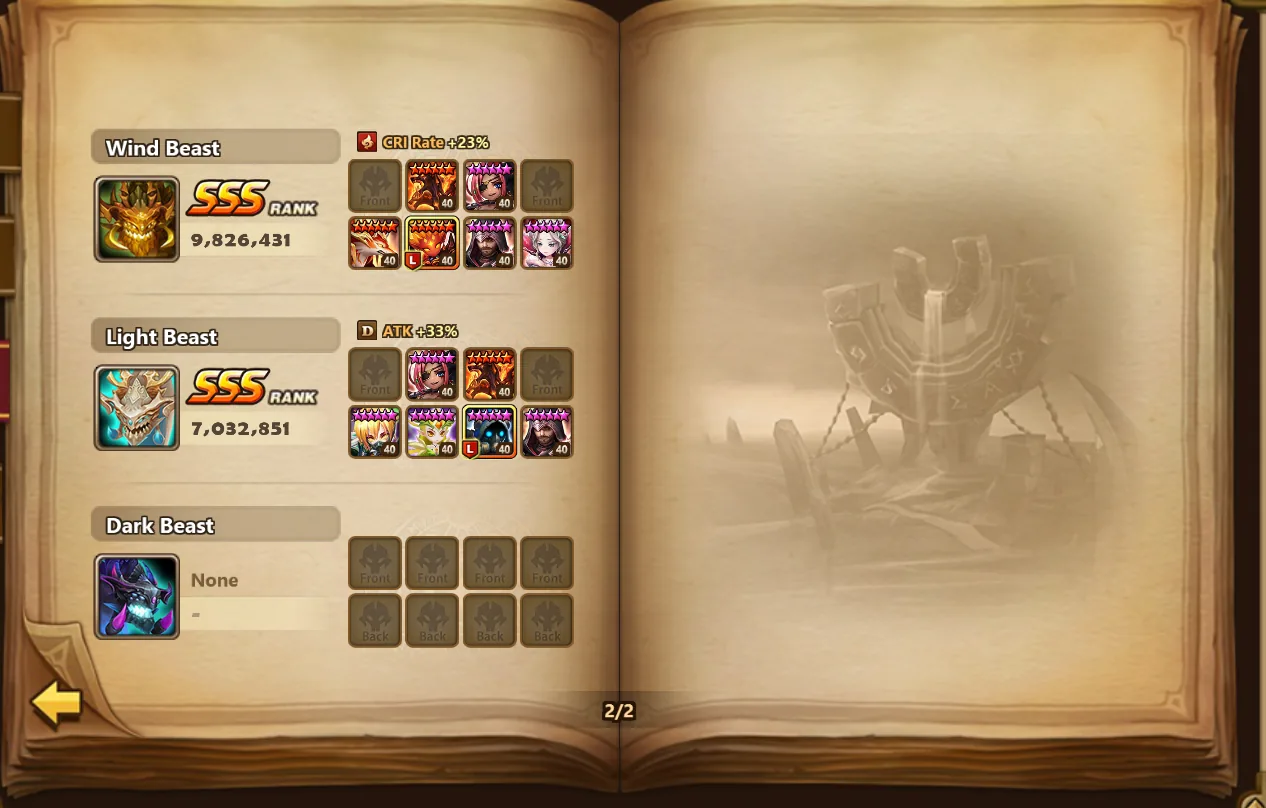Click the CRI Rate leader skill icon
This screenshot has height=808, width=1266.
point(367,142)
